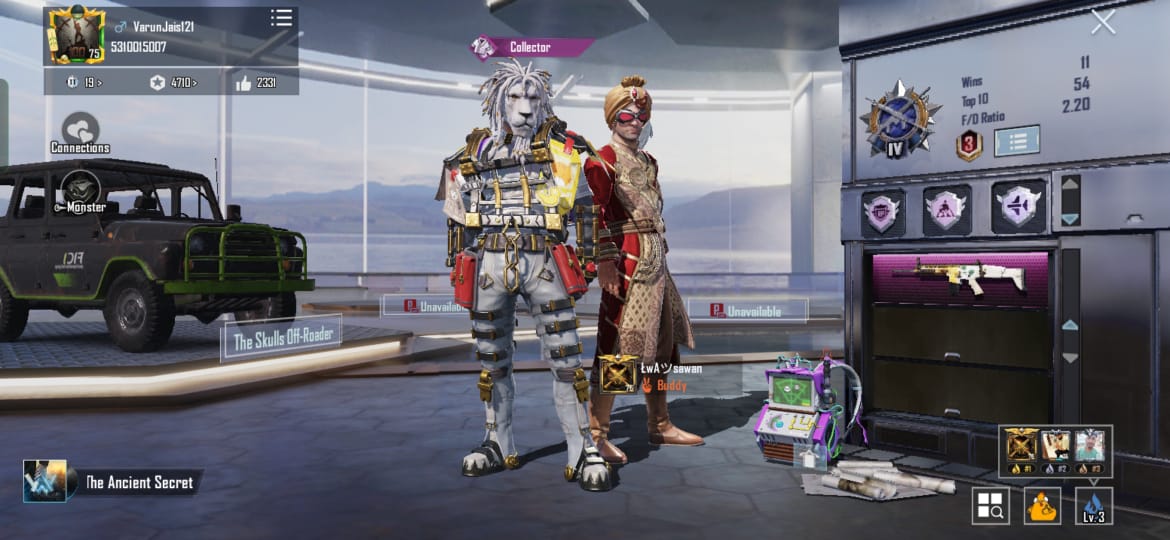Open the grid search showcase button

990,506
